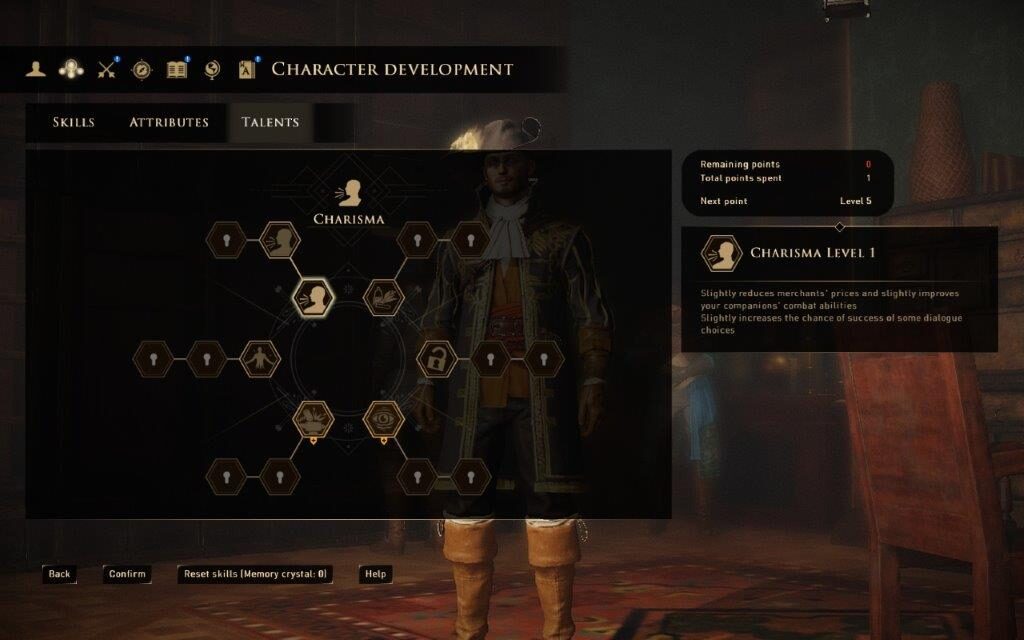
Task: Choose the glowing body Vigor talent
Action: 260,358
